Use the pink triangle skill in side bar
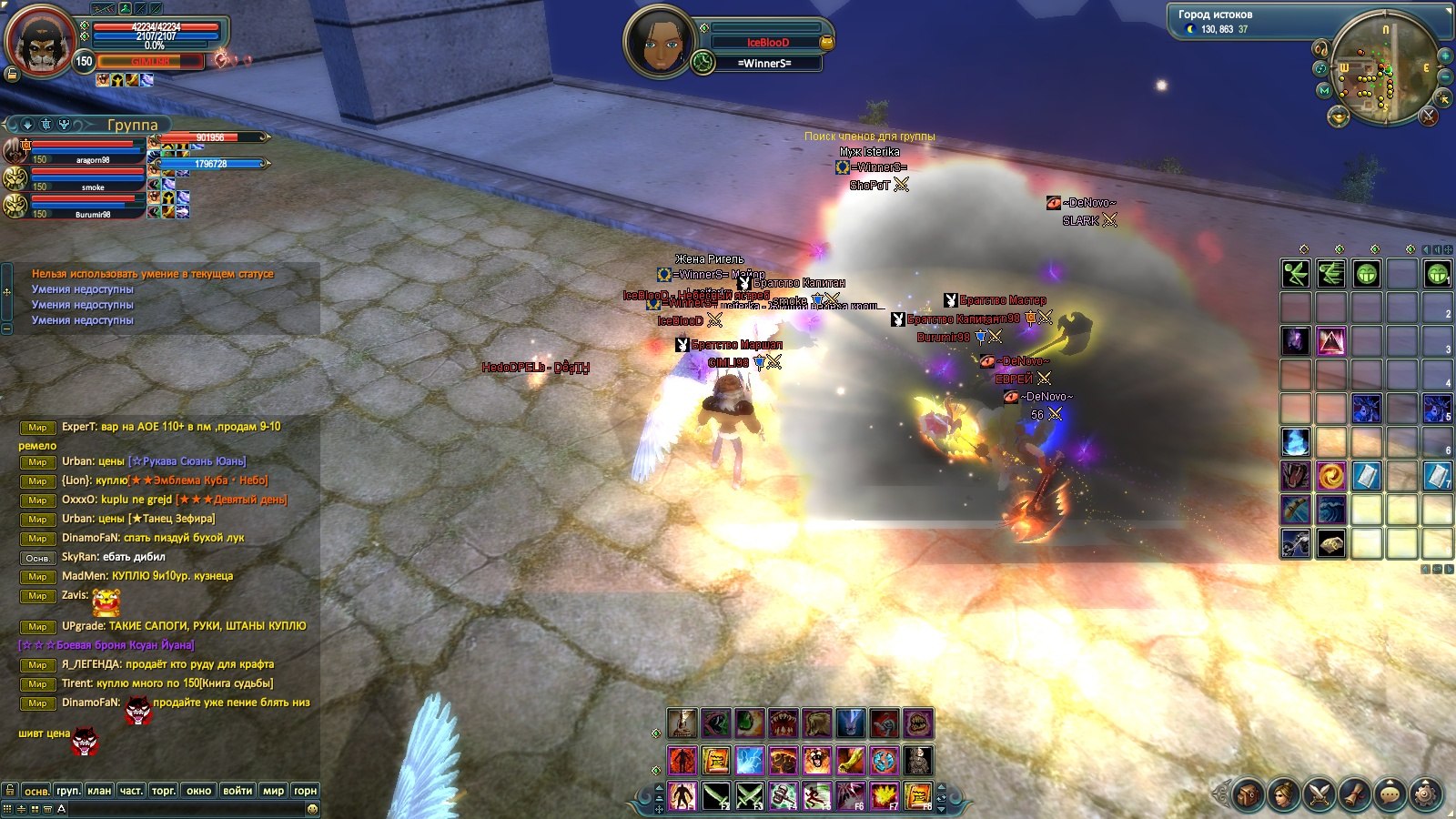Screen dimensions: 1456x819 point(1330,341)
